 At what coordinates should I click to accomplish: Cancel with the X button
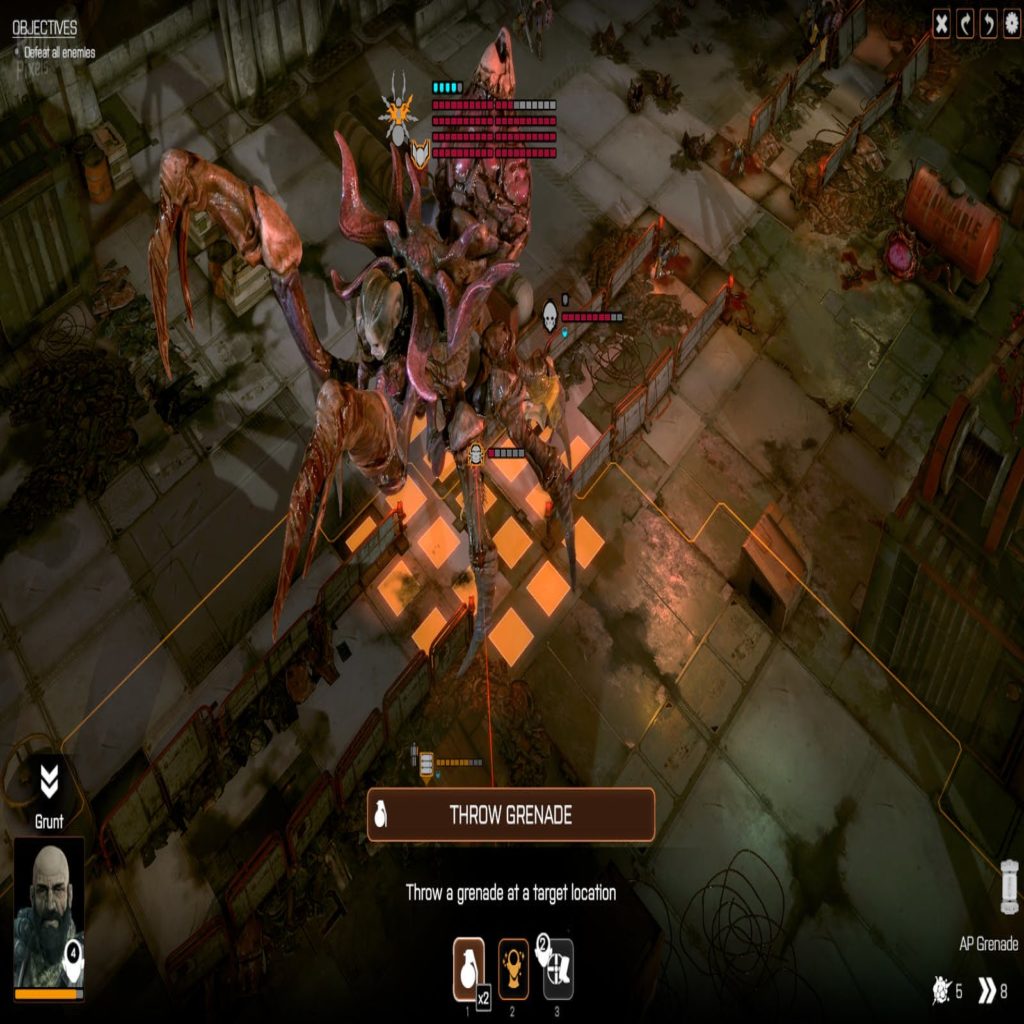click(x=941, y=24)
